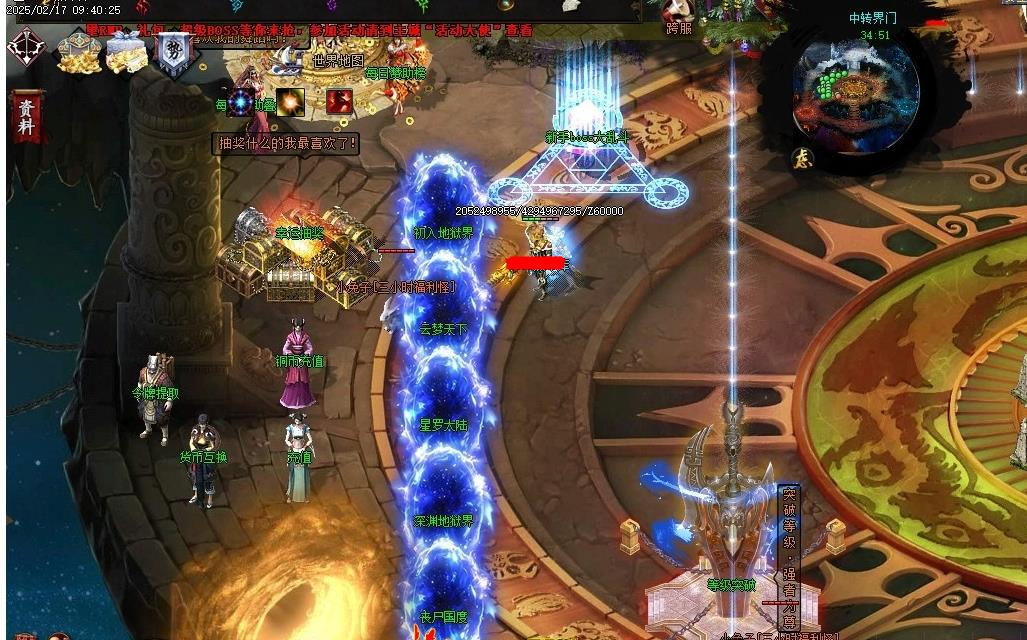
Task: Click the circular minimap
Action: [x=856, y=88]
